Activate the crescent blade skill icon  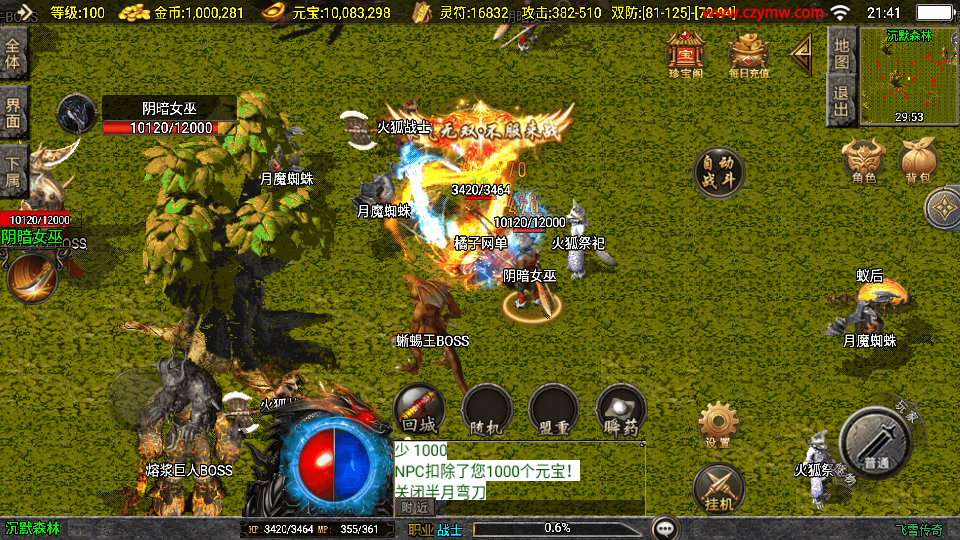coord(33,278)
